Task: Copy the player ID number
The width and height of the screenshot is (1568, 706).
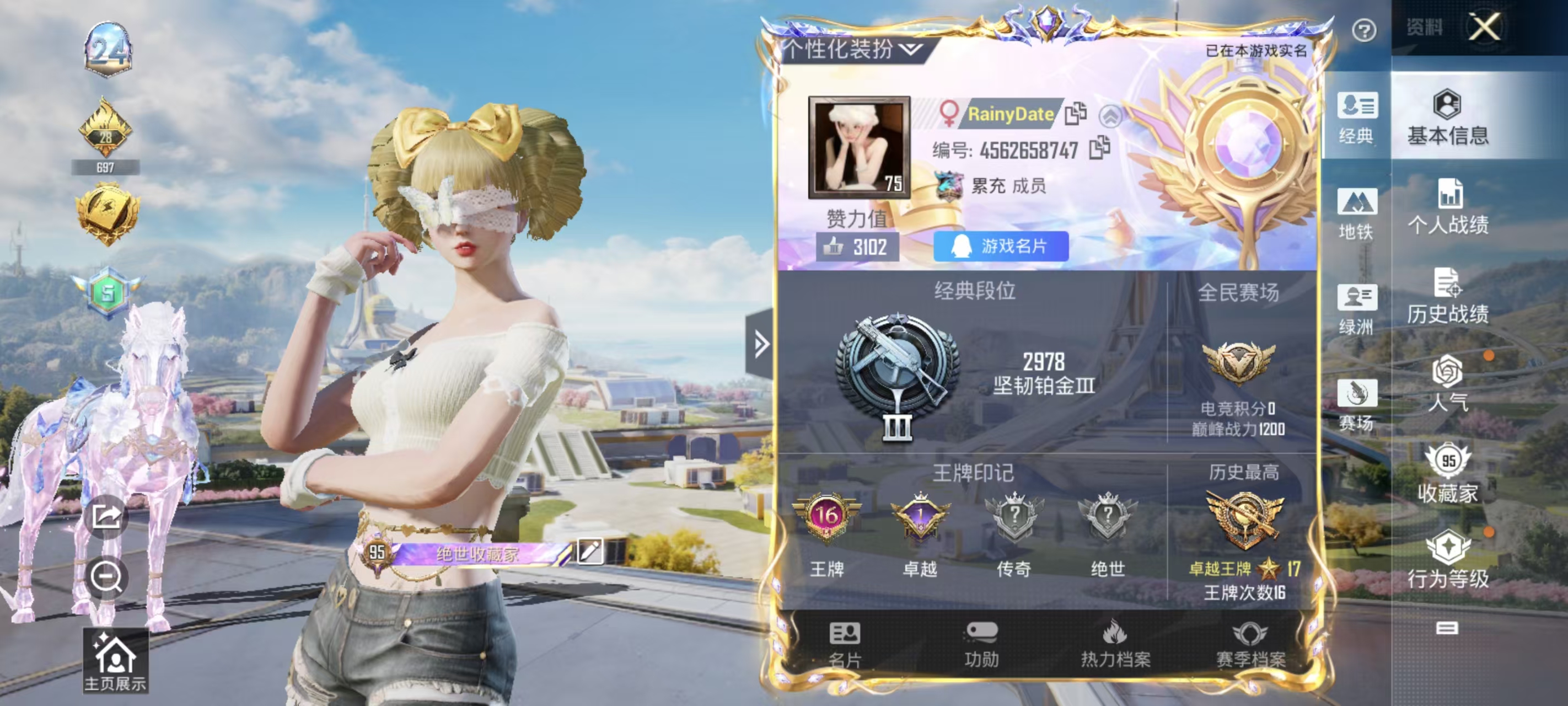Action: tap(1099, 148)
